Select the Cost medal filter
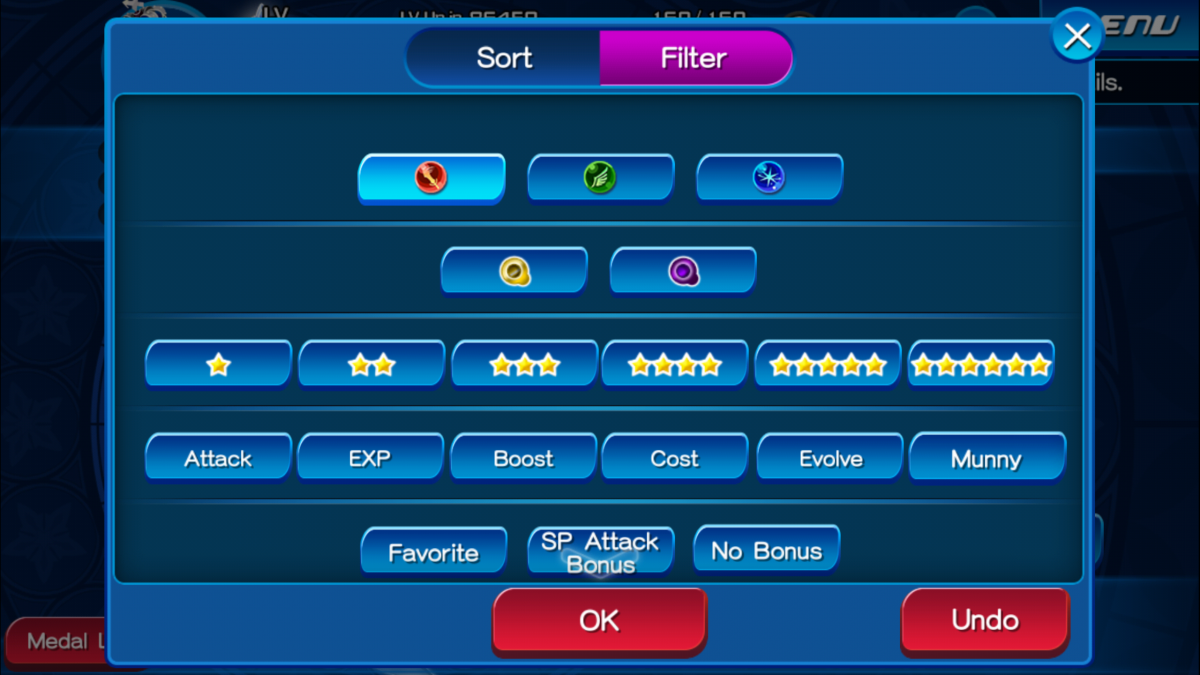 coord(675,459)
